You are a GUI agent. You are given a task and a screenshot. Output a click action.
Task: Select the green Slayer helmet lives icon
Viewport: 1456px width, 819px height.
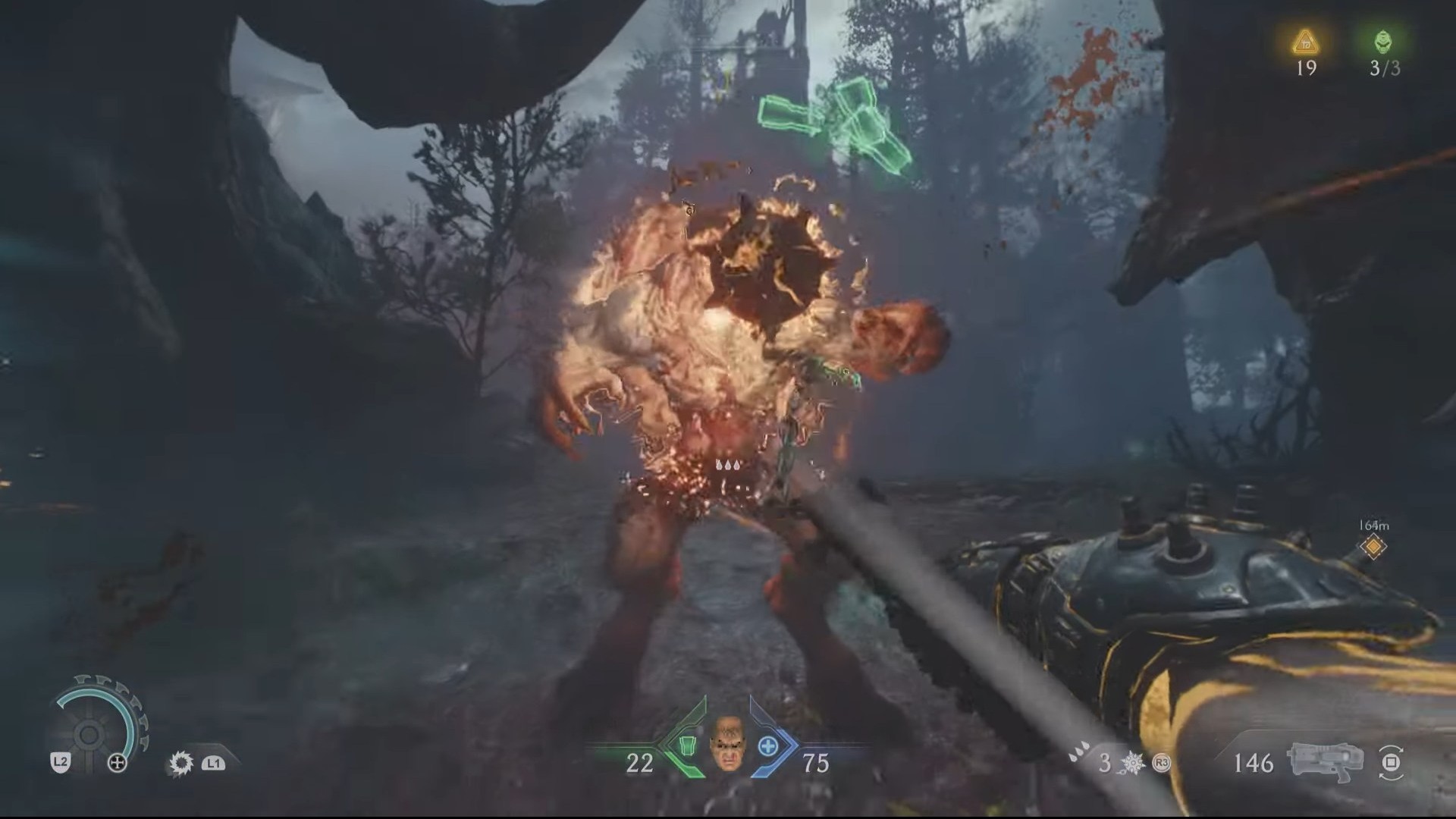point(1383,41)
